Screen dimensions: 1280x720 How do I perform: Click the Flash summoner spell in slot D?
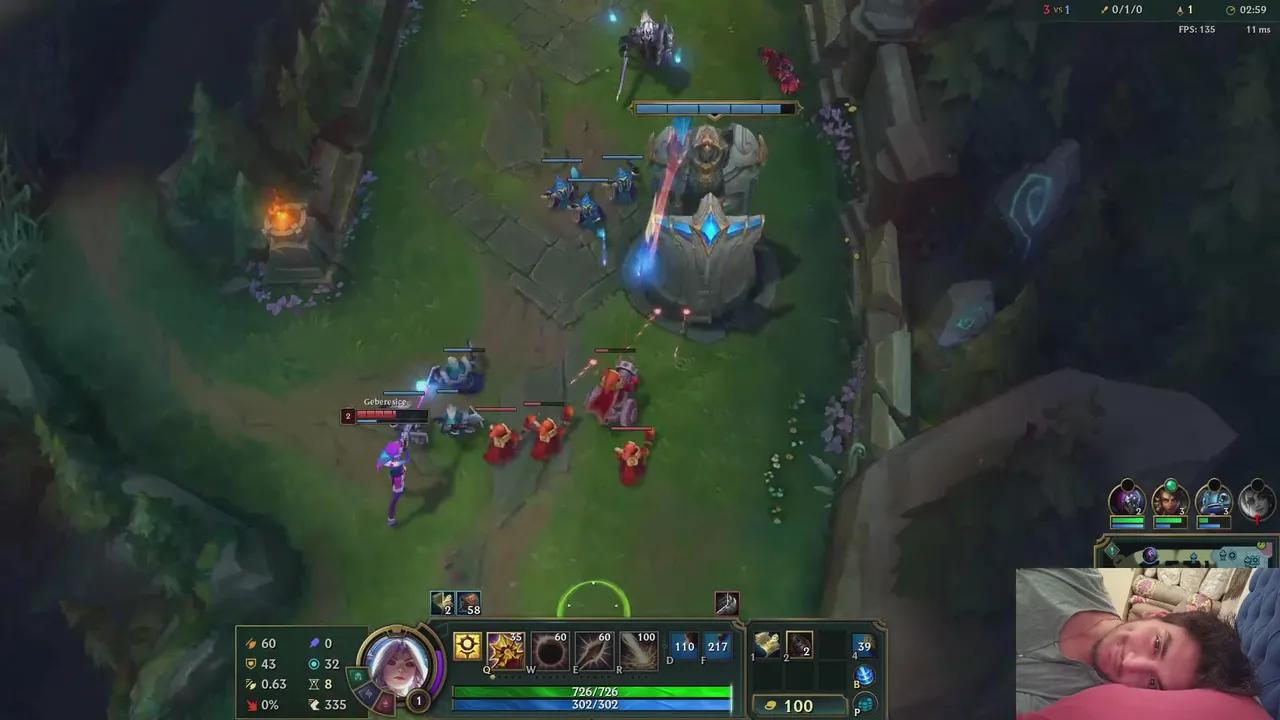[684, 647]
